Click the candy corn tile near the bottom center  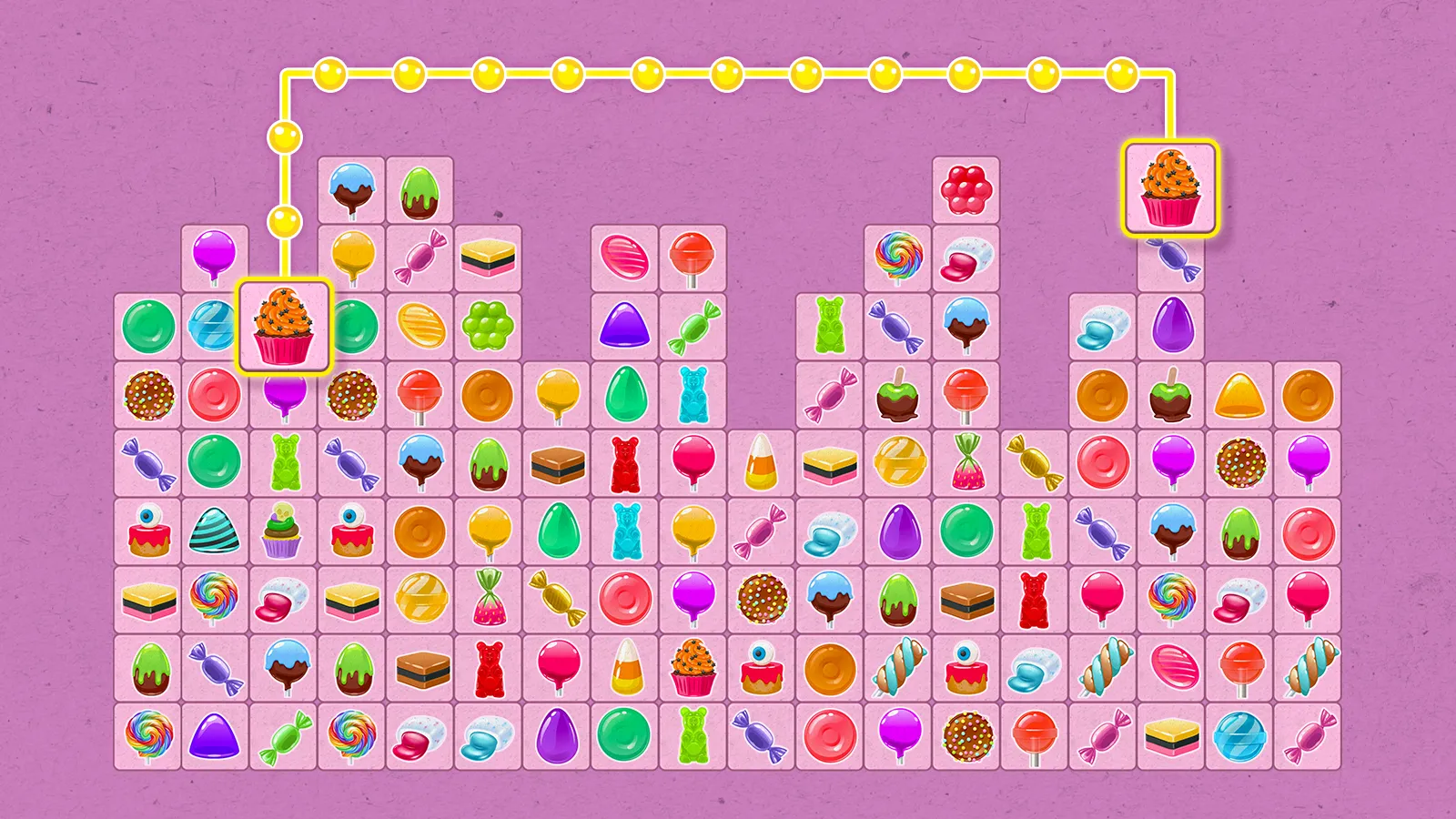[x=628, y=669]
